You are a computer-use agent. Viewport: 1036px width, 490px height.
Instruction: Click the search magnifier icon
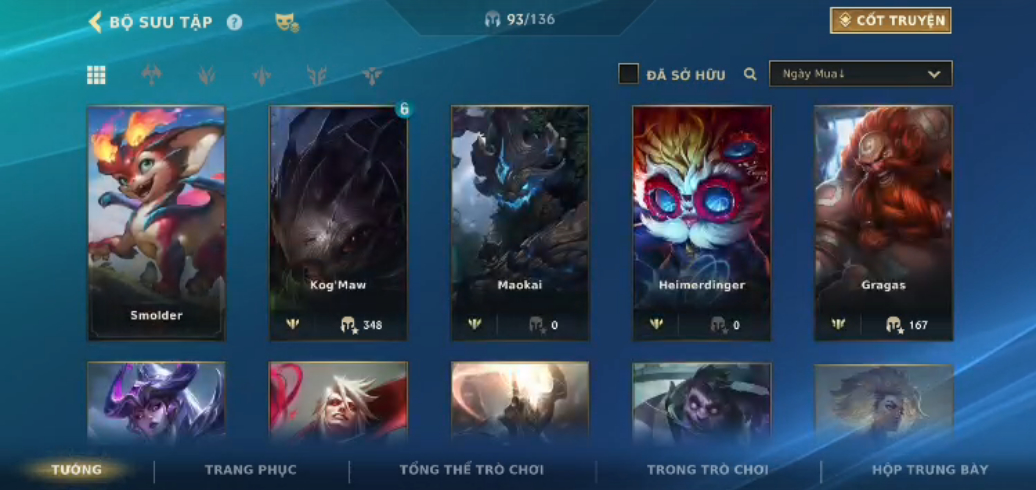(750, 74)
